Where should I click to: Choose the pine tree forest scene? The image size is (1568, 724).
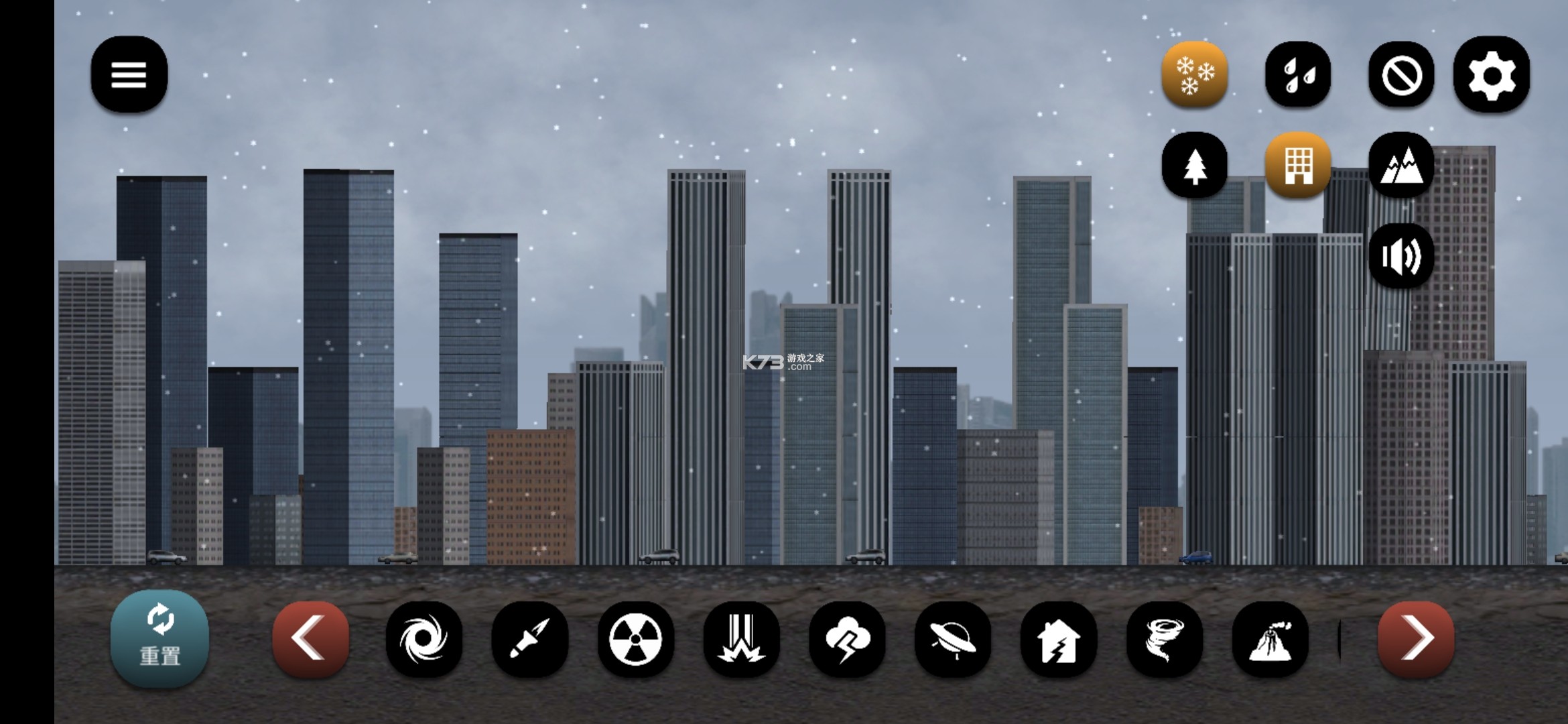1195,165
